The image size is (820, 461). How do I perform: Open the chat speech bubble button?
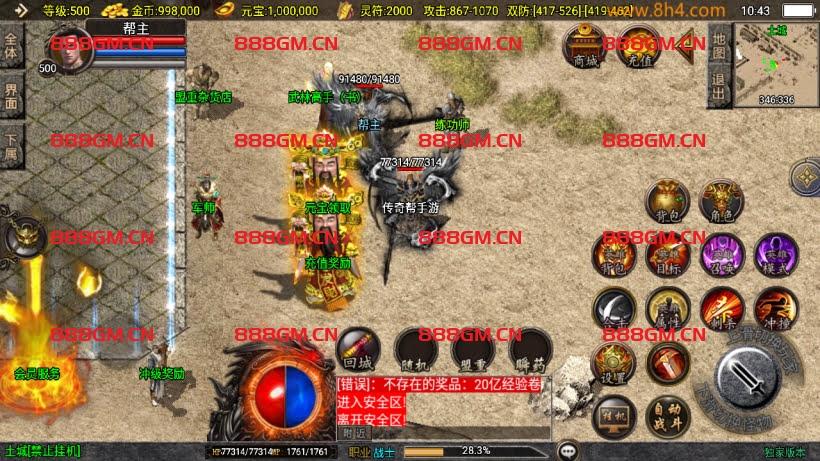(x=569, y=451)
